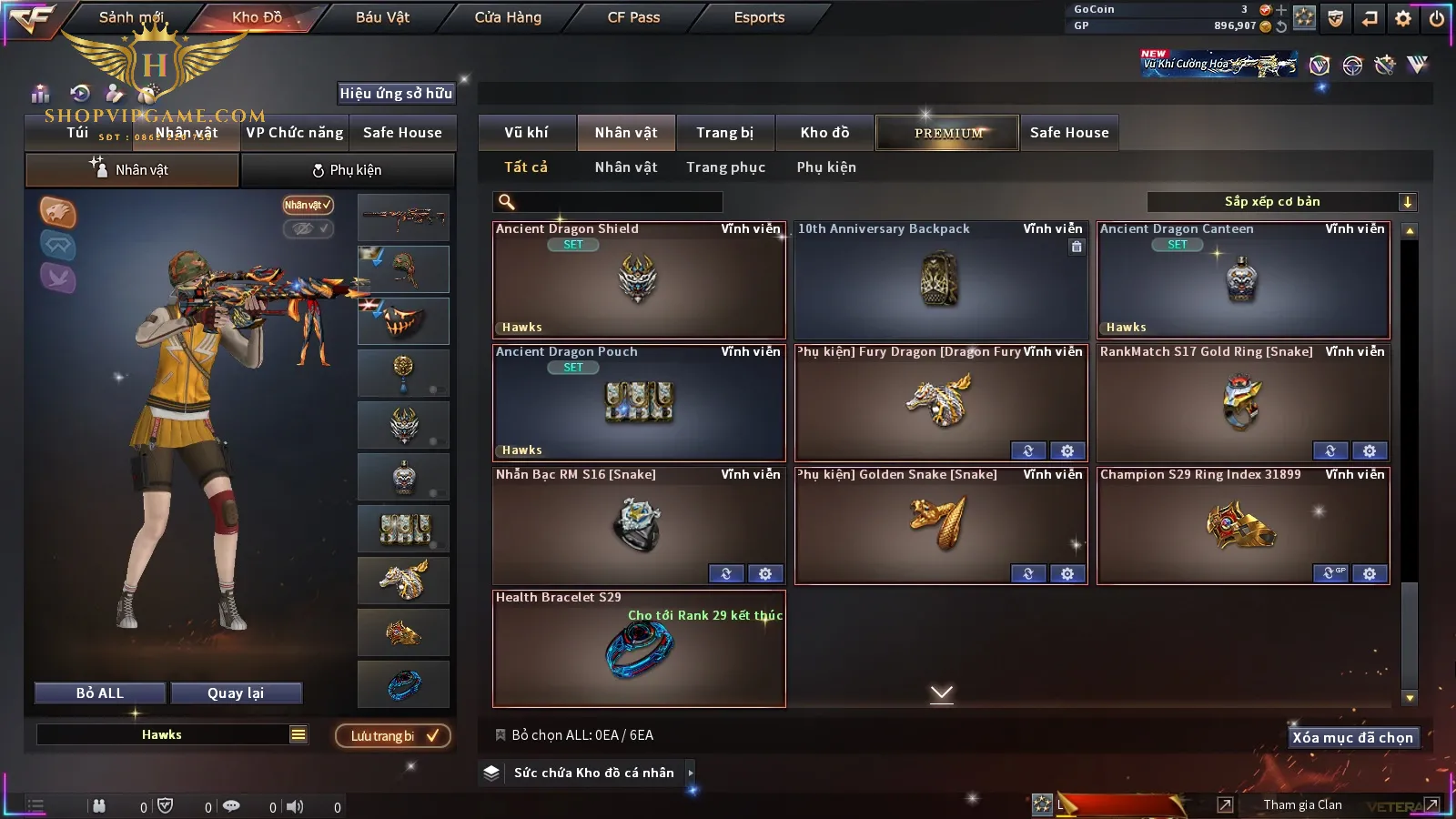Open the Báu Vật menu
Image resolution: width=1456 pixels, height=819 pixels.
(x=382, y=17)
